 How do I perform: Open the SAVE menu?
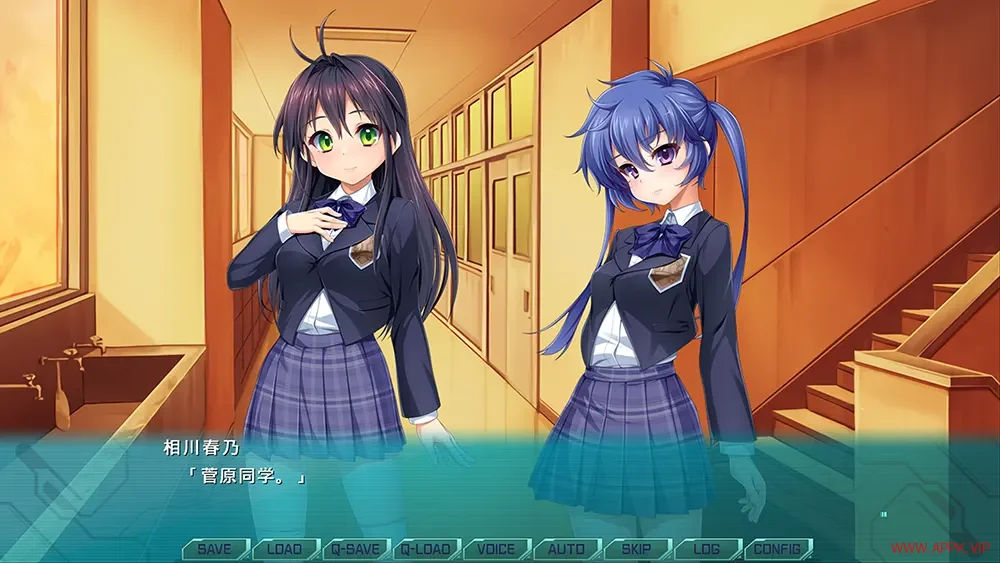(215, 549)
